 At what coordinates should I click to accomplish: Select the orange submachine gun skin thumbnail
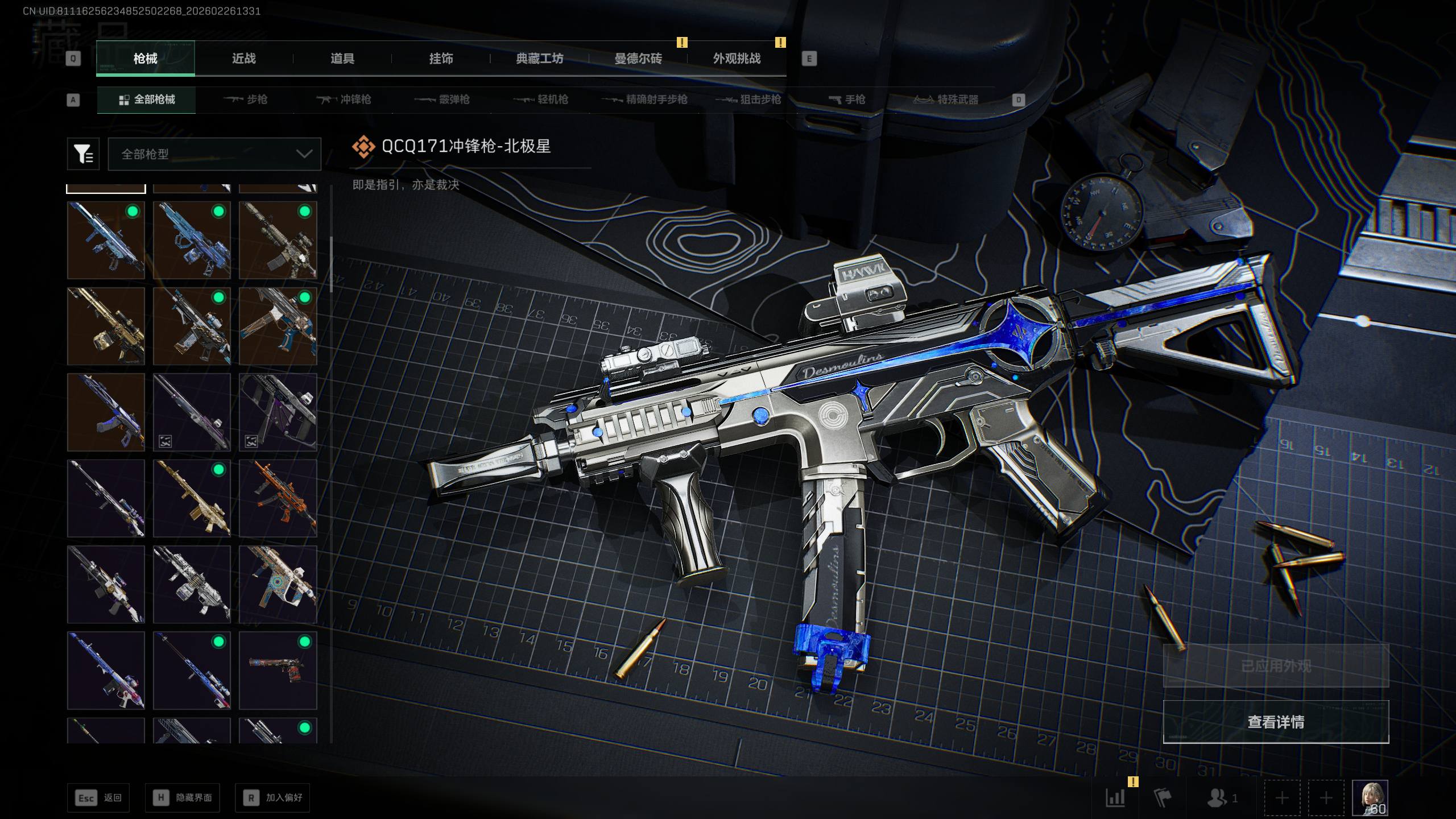[278, 498]
